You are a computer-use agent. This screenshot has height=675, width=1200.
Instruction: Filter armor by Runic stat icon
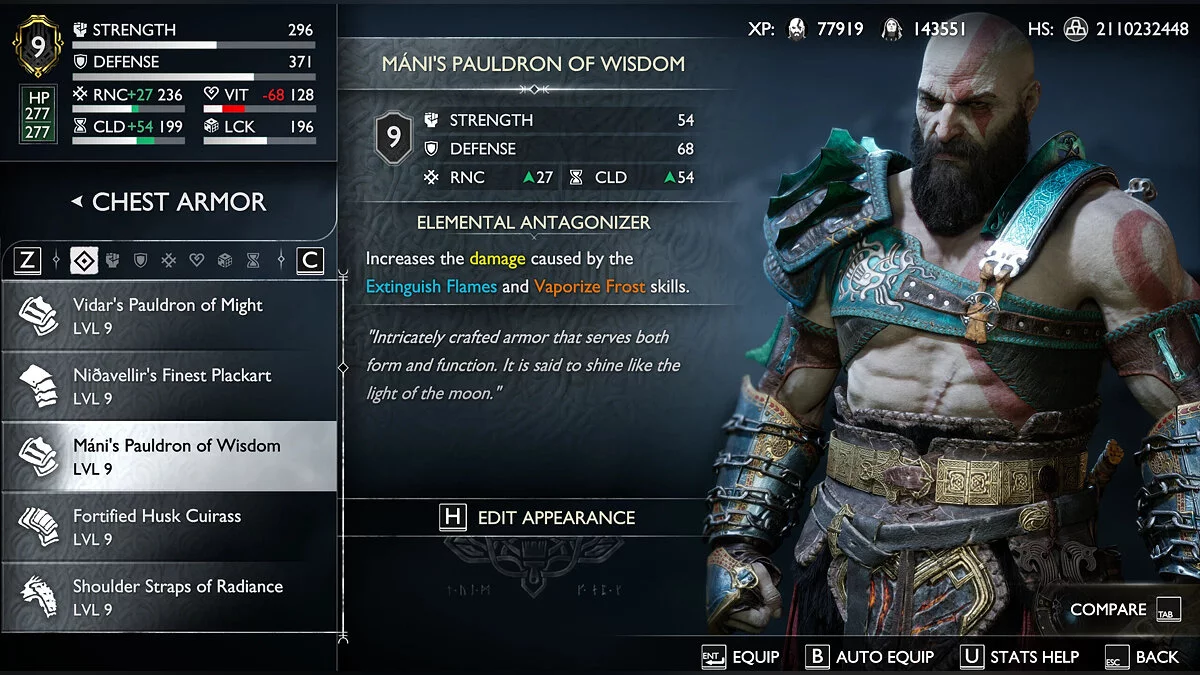[169, 261]
